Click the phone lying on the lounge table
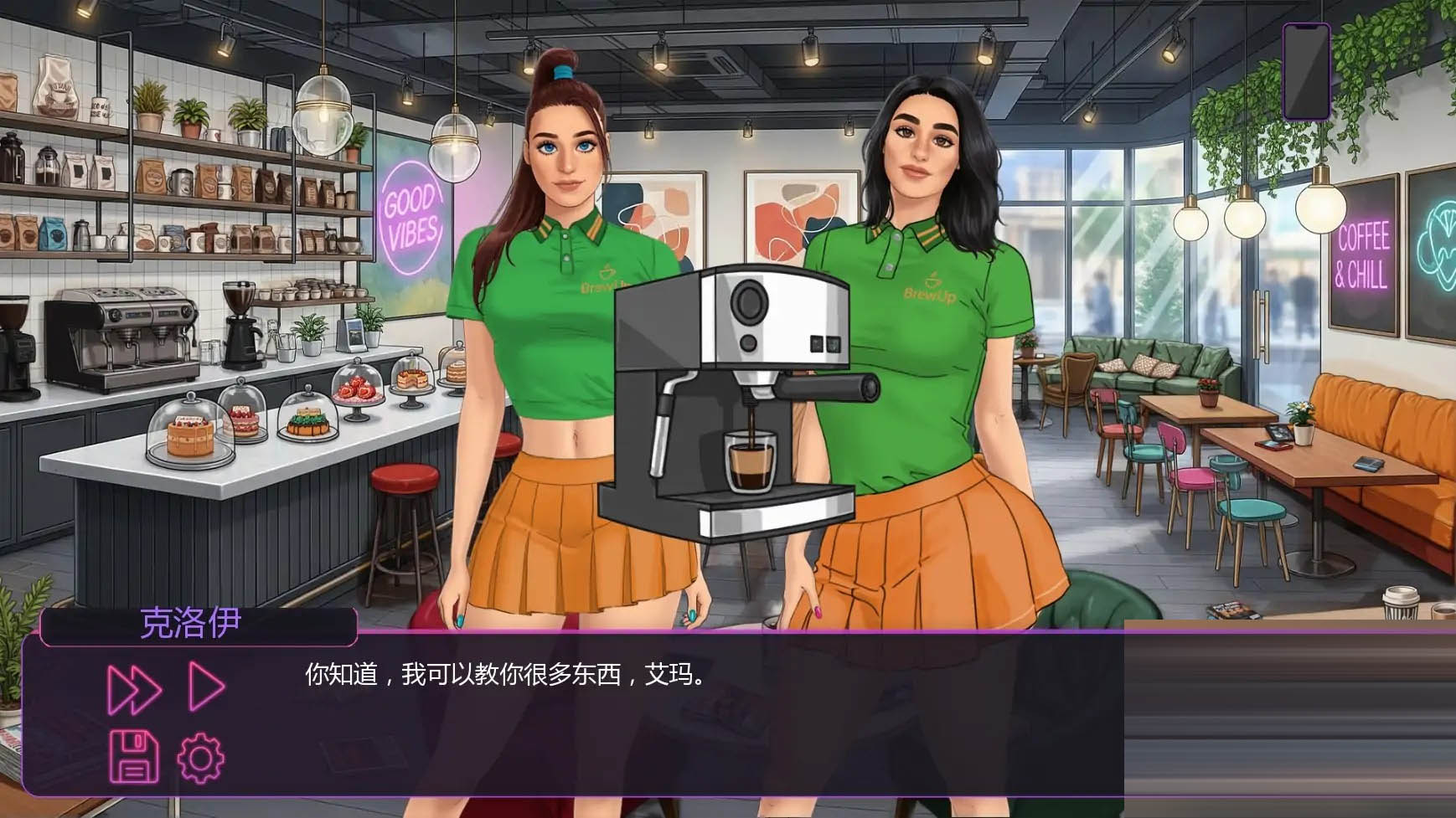Image resolution: width=1456 pixels, height=818 pixels. pos(1370,464)
